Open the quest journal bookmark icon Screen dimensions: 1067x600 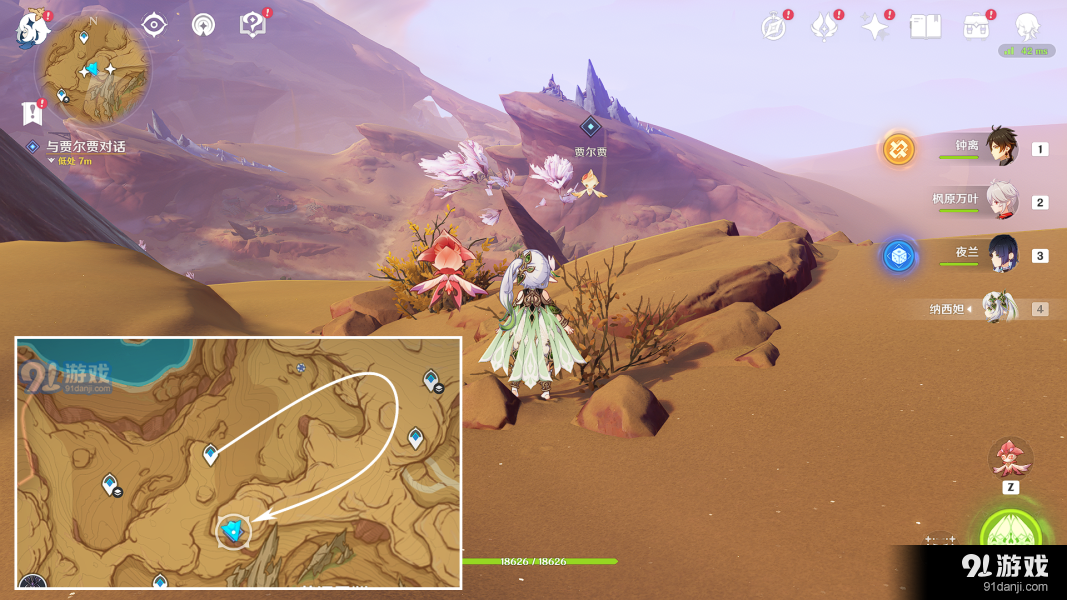[32, 113]
